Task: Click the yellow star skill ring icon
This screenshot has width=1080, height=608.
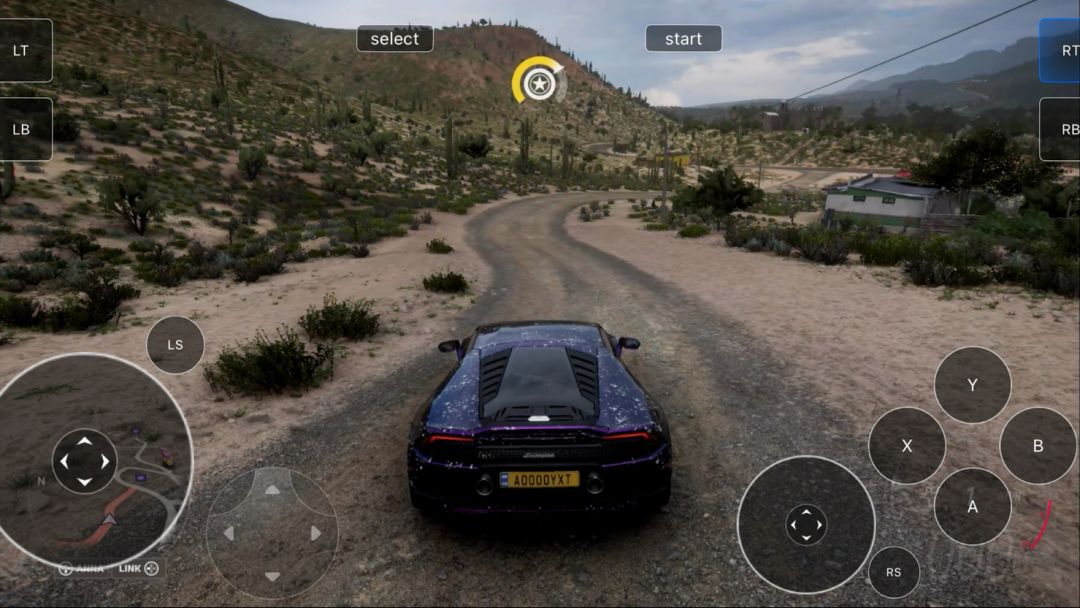Action: [539, 82]
